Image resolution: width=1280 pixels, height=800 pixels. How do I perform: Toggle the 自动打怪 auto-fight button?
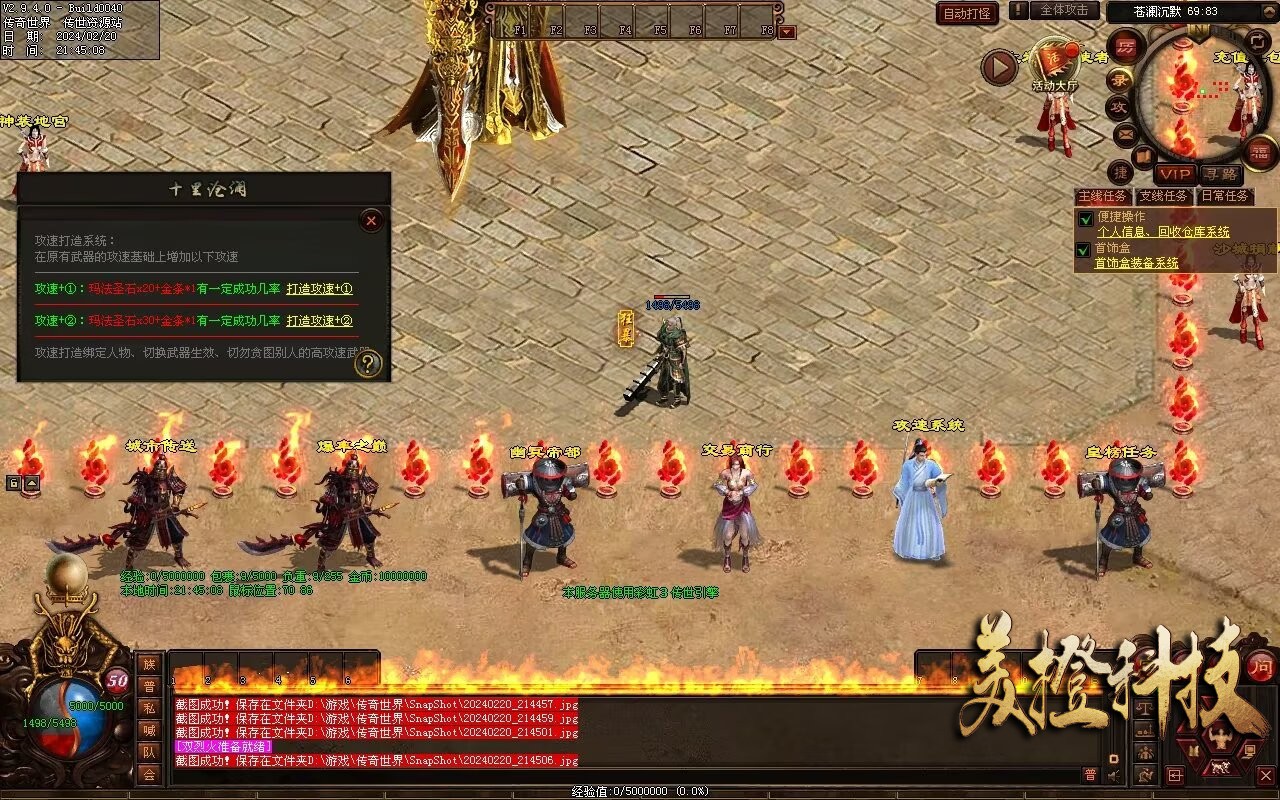967,13
